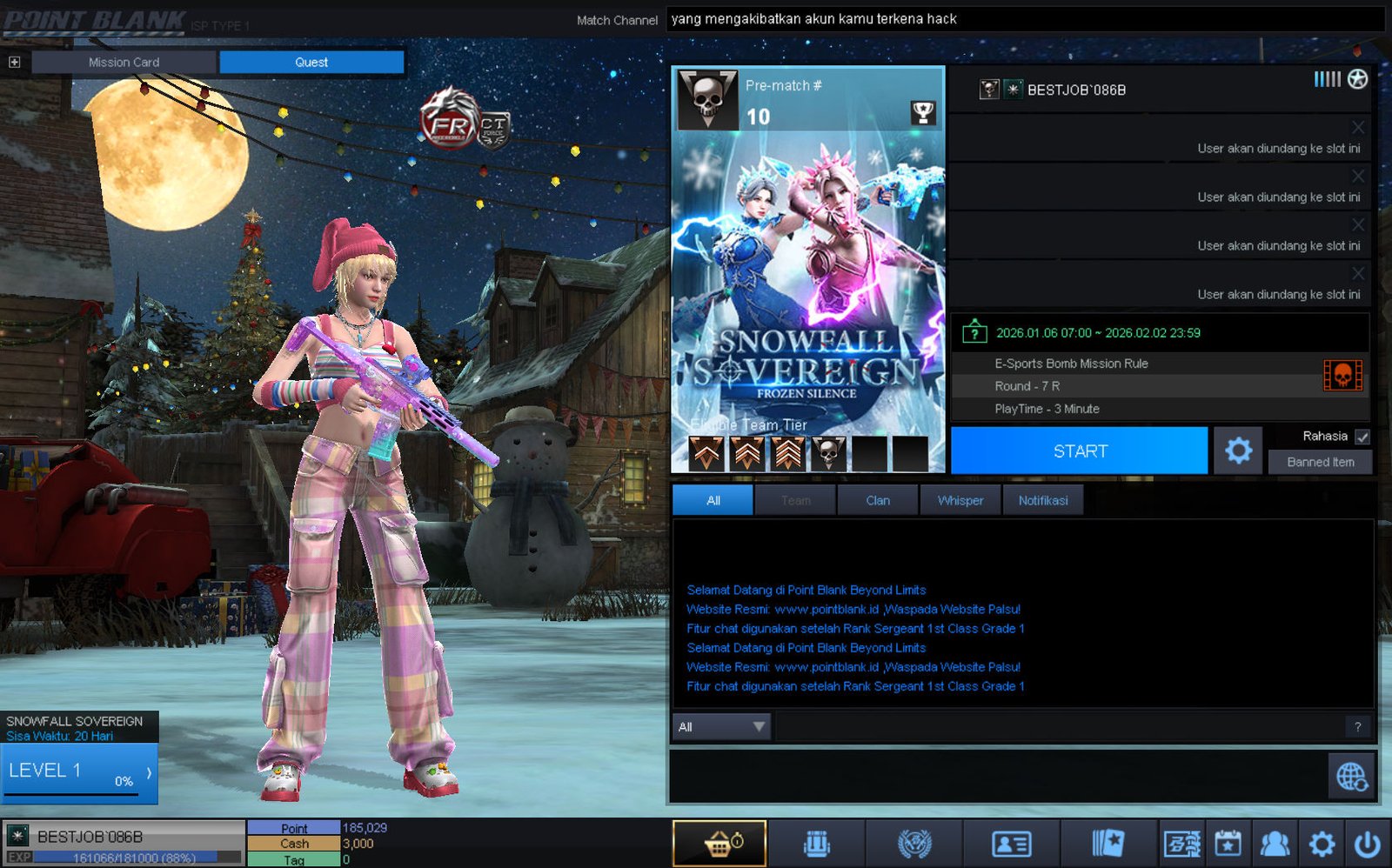Switch to the Whisper chat tab

point(960,500)
